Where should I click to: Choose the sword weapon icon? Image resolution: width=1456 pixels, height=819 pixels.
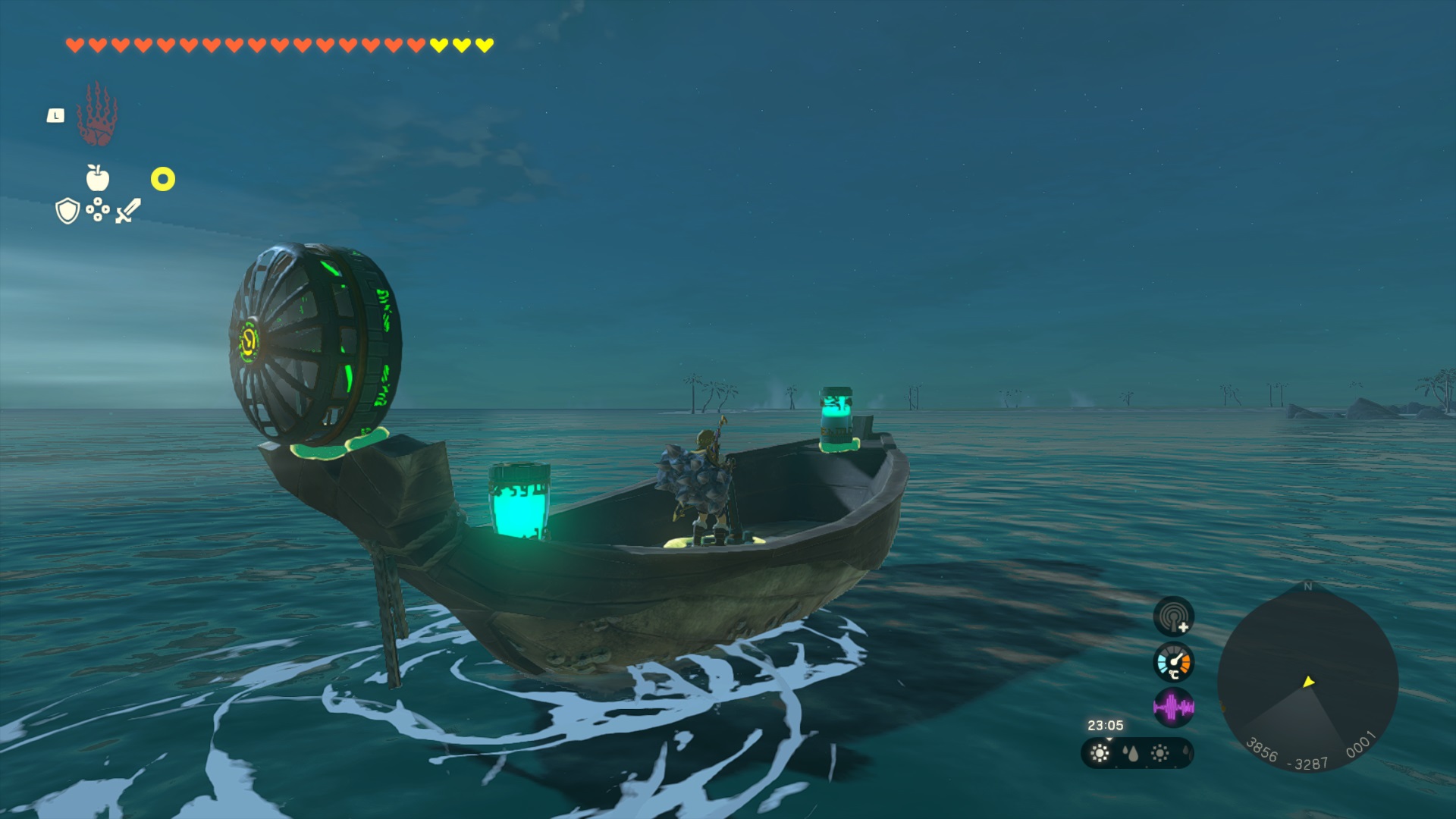tap(128, 210)
